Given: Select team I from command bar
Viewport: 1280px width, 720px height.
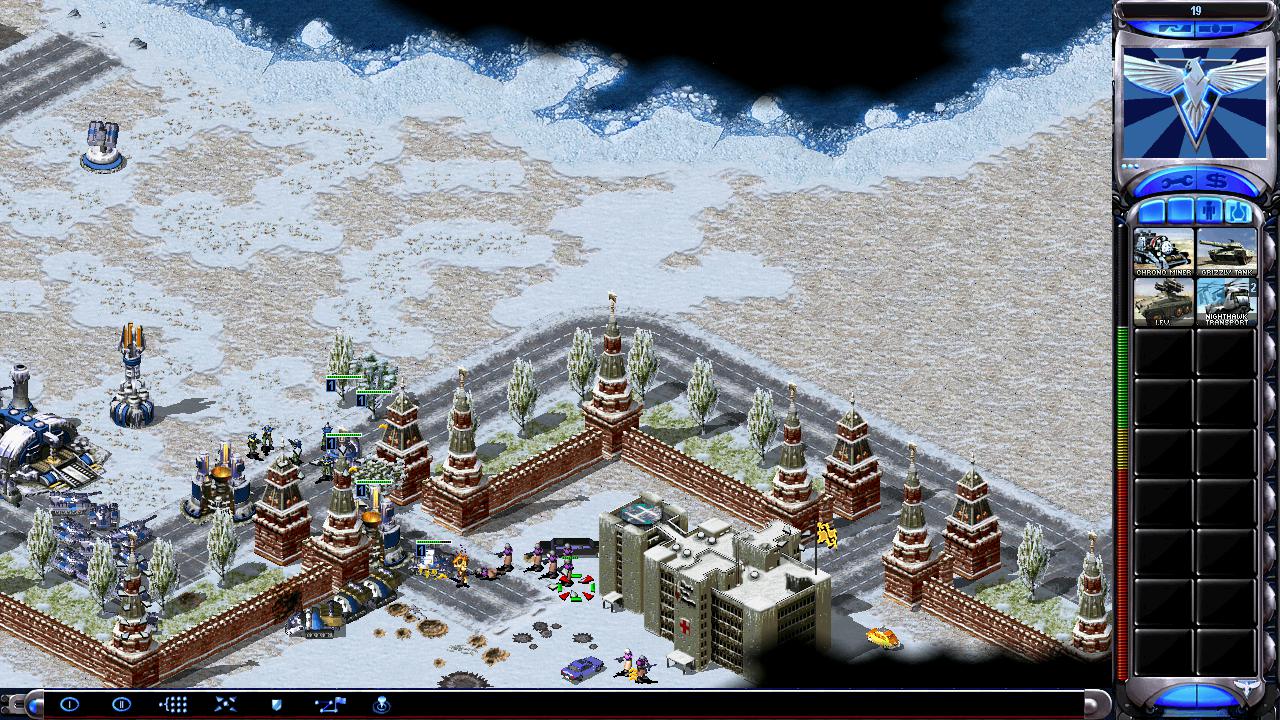Looking at the screenshot, I should [69, 704].
